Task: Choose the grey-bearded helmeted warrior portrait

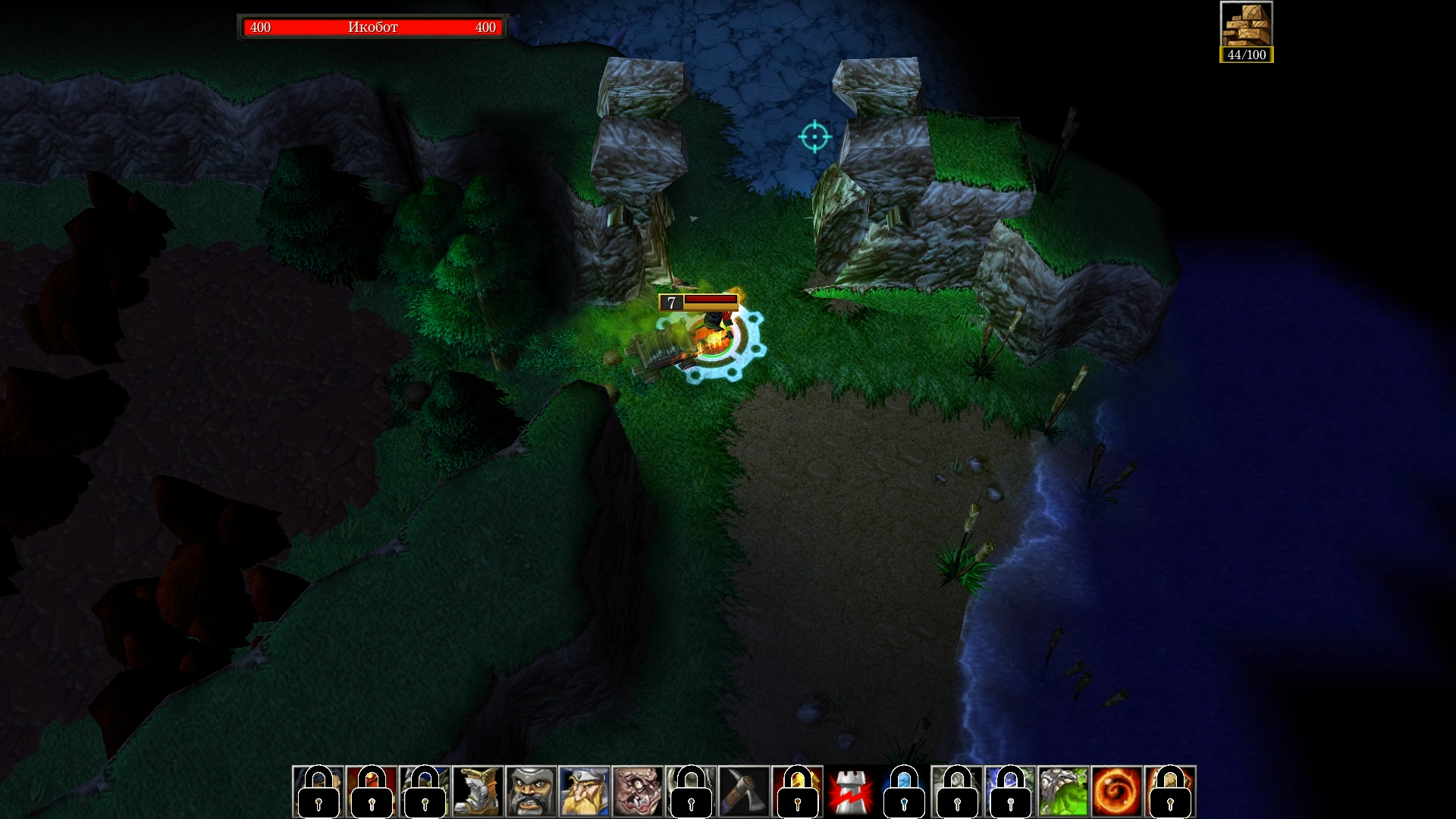Action: [x=531, y=792]
